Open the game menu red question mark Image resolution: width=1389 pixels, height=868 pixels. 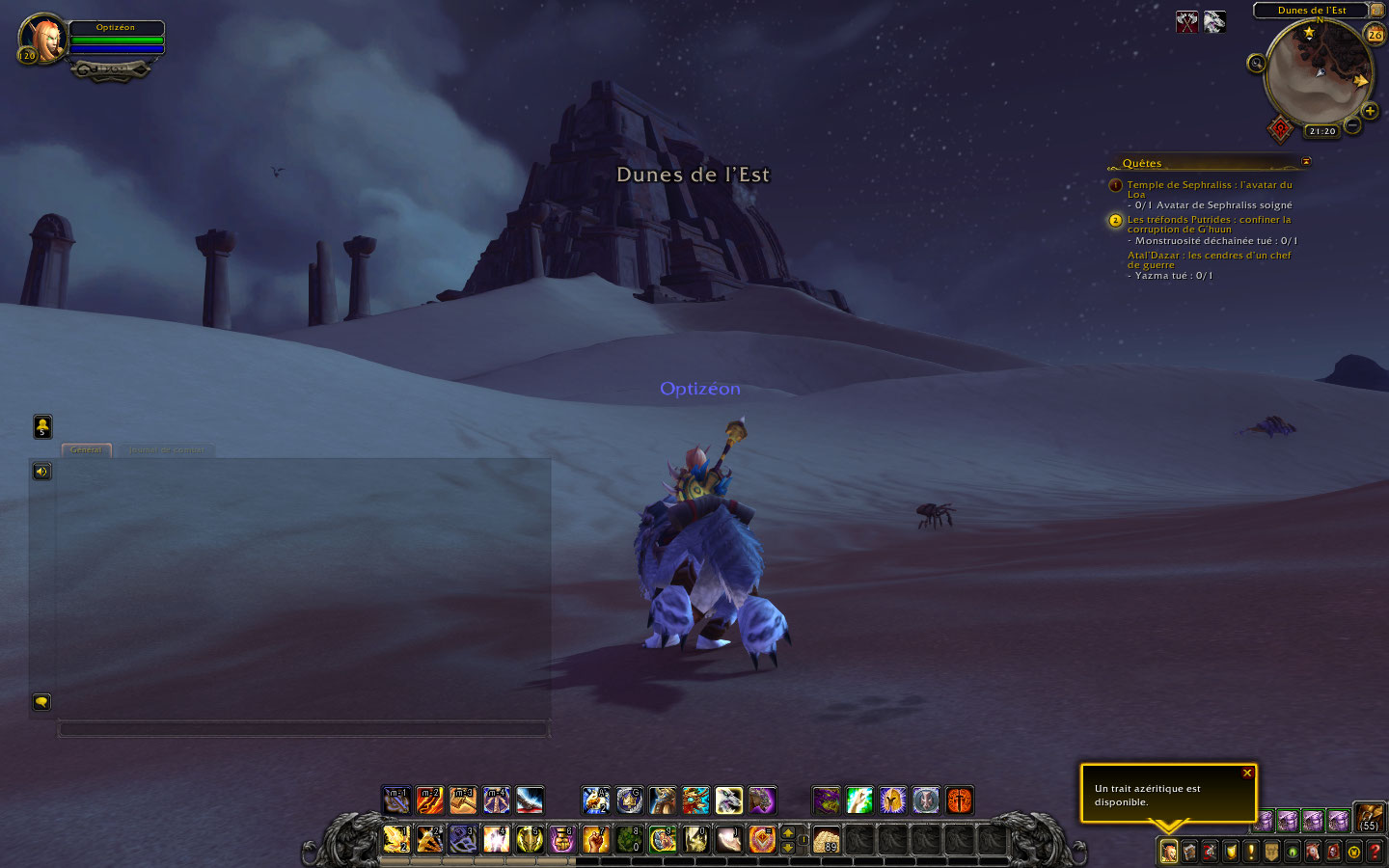(x=1375, y=852)
